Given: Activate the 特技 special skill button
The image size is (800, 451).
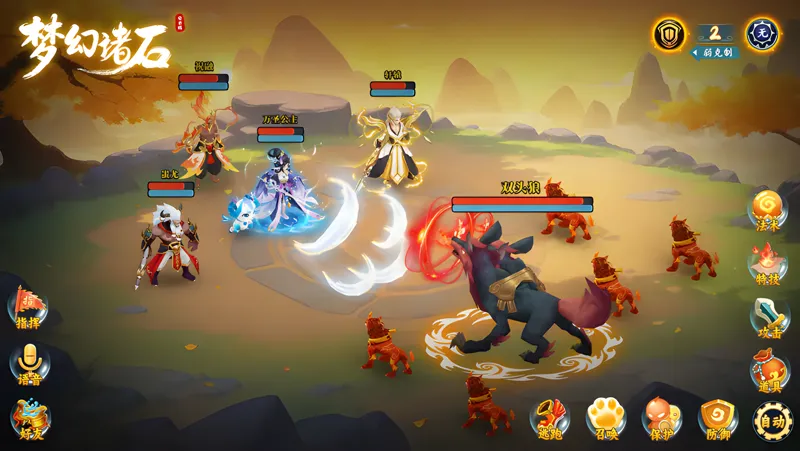Looking at the screenshot, I should click(768, 265).
